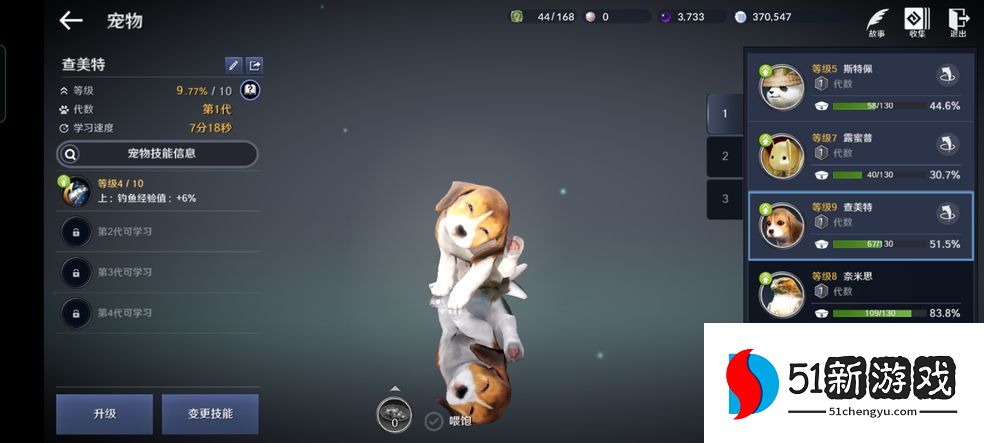This screenshot has height=443, width=984.
Task: Click the 升级 upgrade button
Action: (x=104, y=414)
